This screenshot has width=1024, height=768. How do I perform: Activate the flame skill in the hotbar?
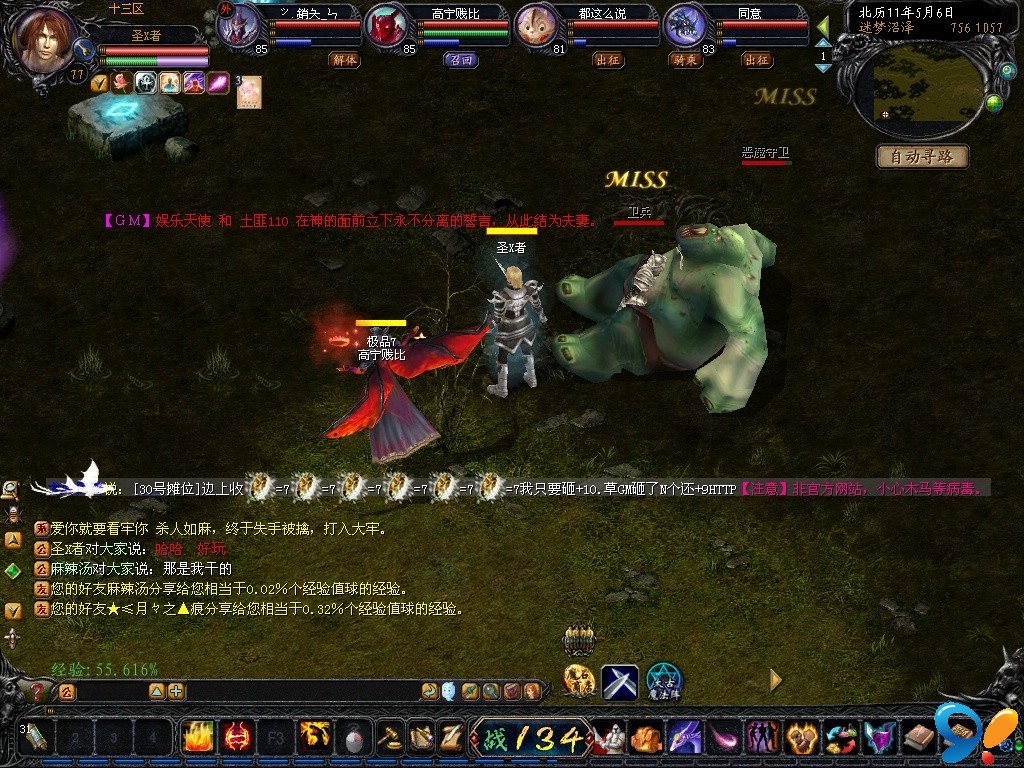pyautogui.click(x=197, y=738)
